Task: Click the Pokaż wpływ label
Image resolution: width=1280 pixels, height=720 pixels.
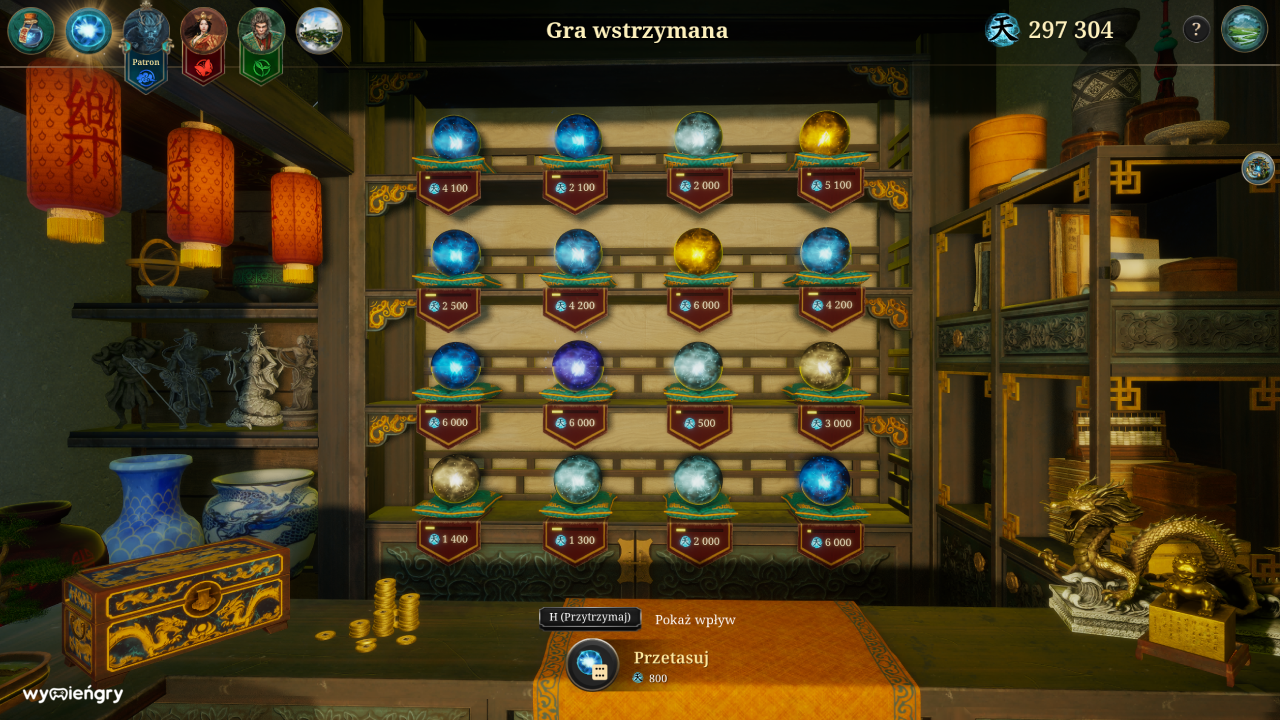Action: click(694, 619)
